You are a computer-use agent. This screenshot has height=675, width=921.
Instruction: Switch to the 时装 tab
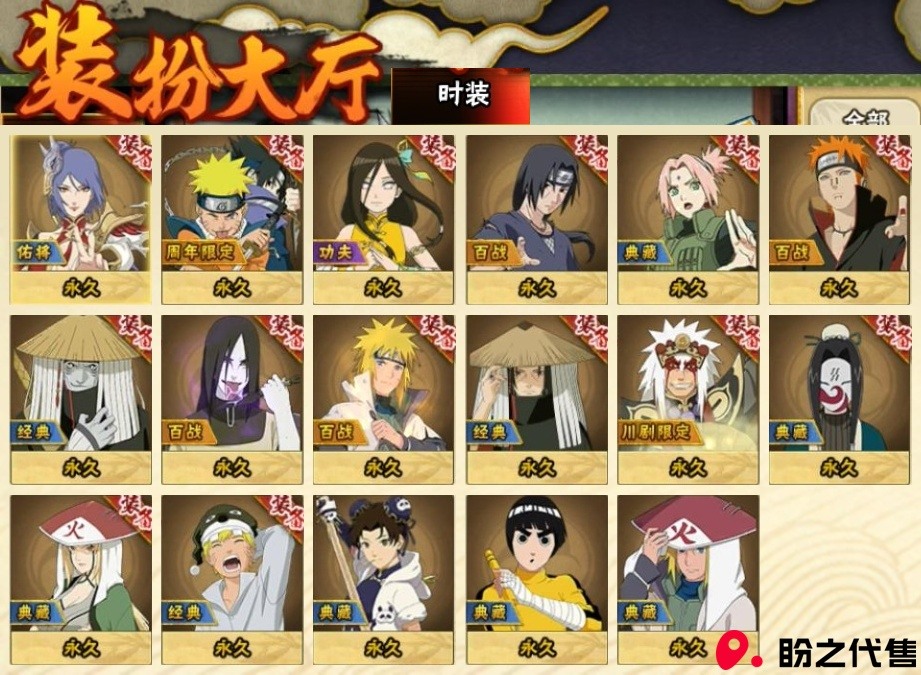pos(463,96)
